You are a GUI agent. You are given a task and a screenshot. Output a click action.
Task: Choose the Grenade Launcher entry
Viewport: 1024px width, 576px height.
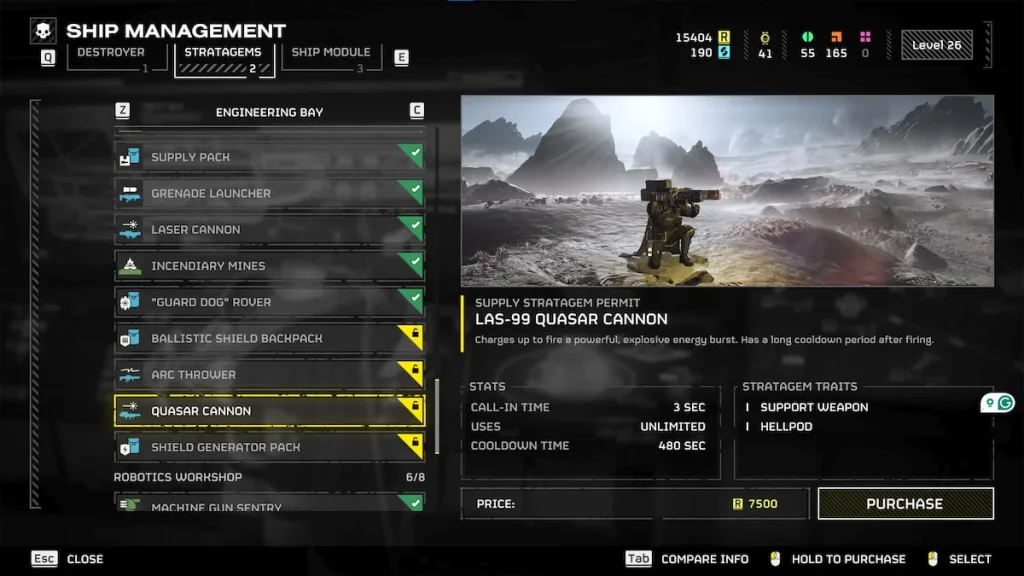pyautogui.click(x=269, y=193)
